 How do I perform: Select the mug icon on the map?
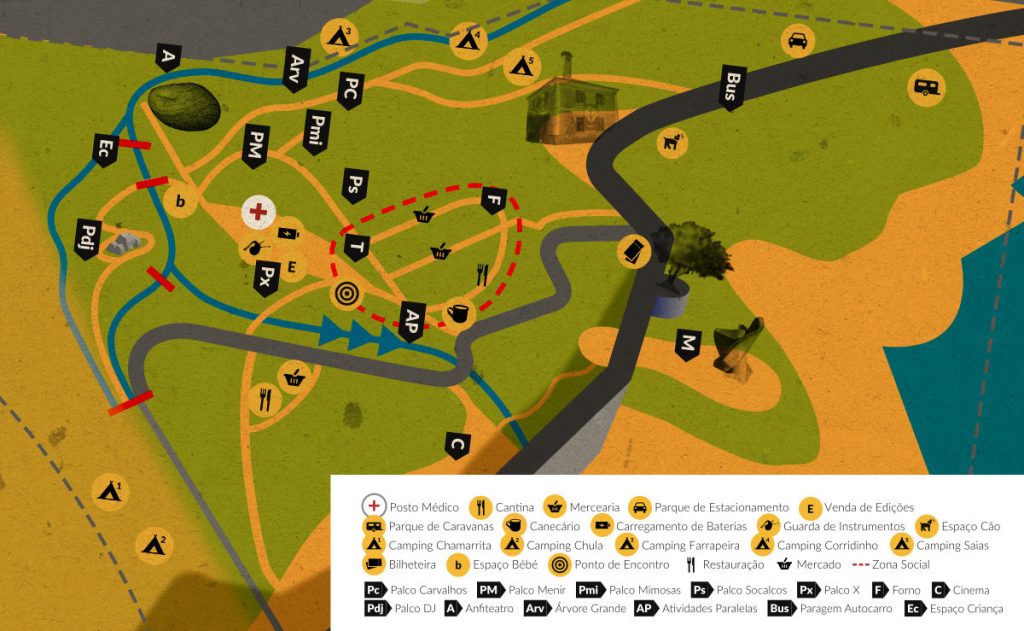click(x=459, y=313)
